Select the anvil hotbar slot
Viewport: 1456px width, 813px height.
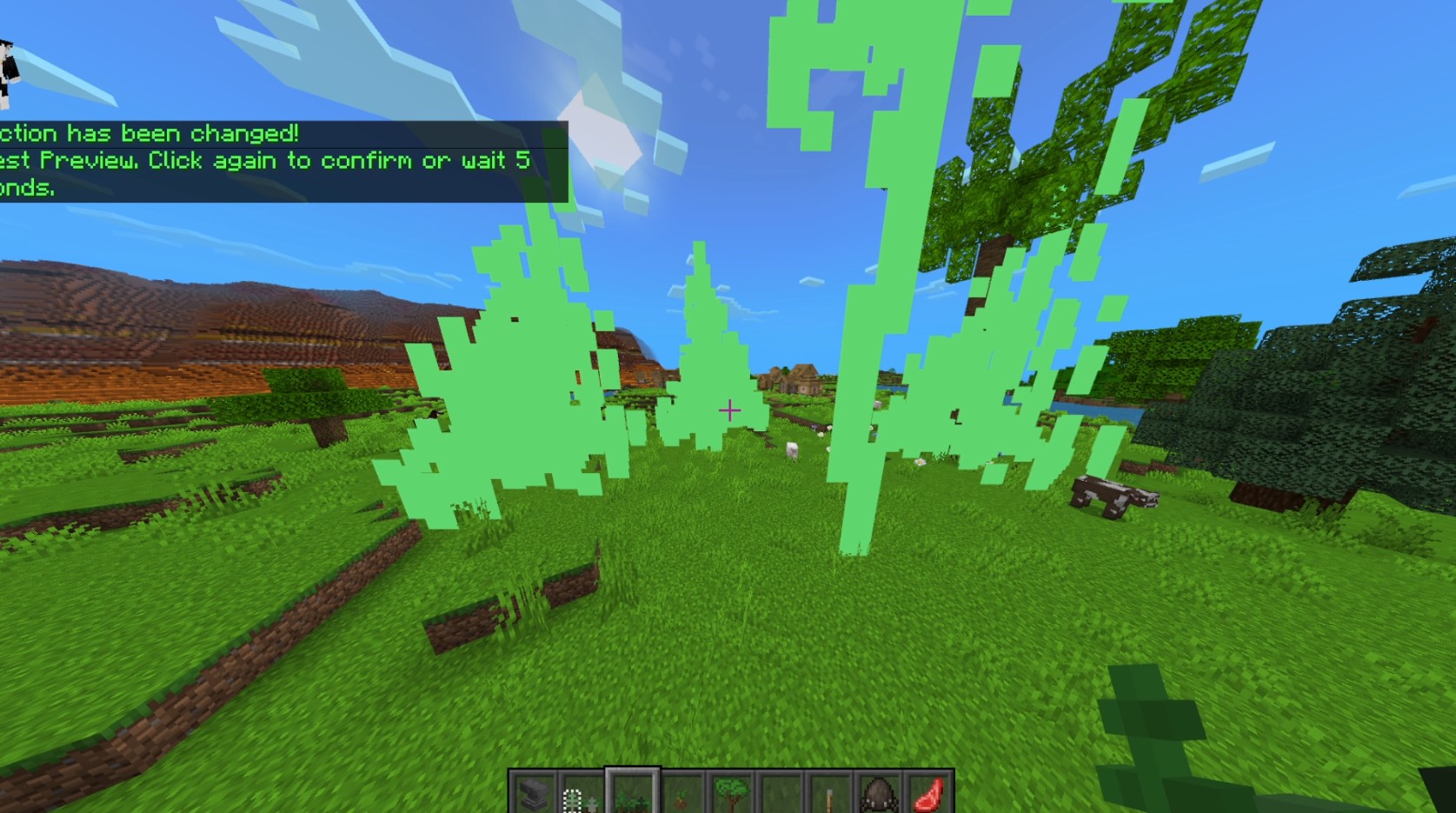533,793
